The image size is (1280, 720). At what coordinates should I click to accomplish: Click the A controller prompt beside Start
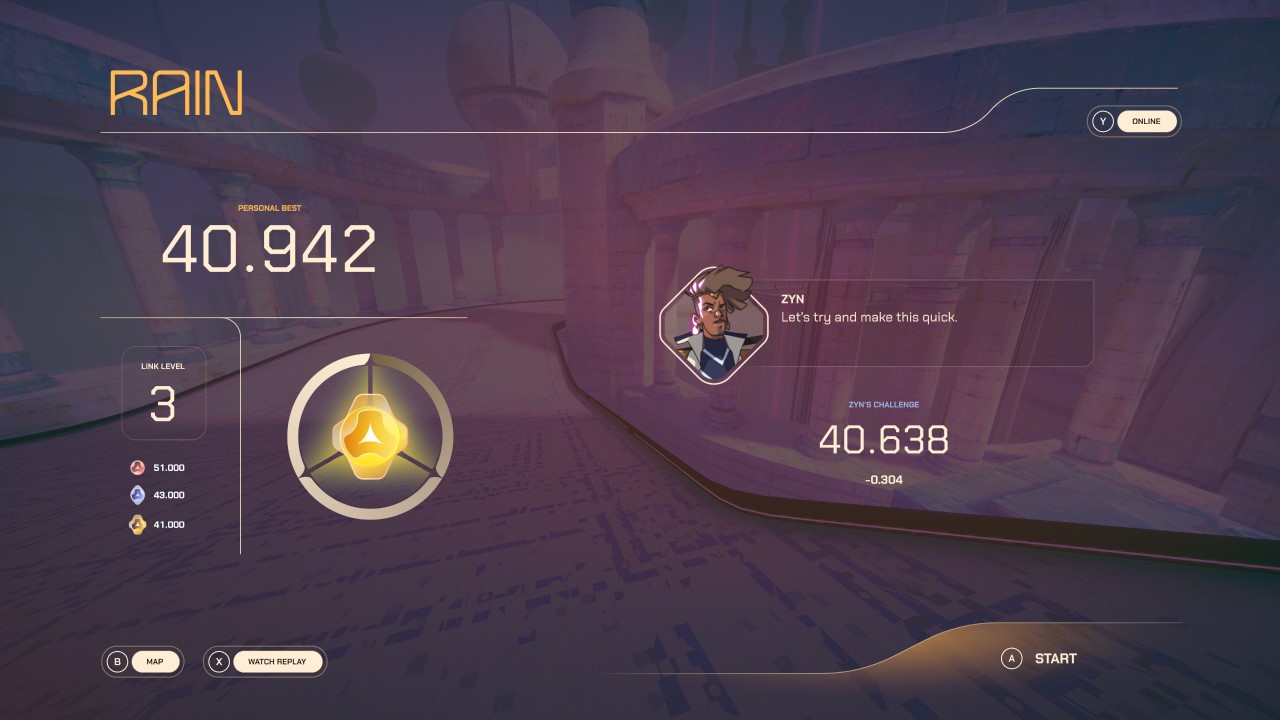(1013, 658)
